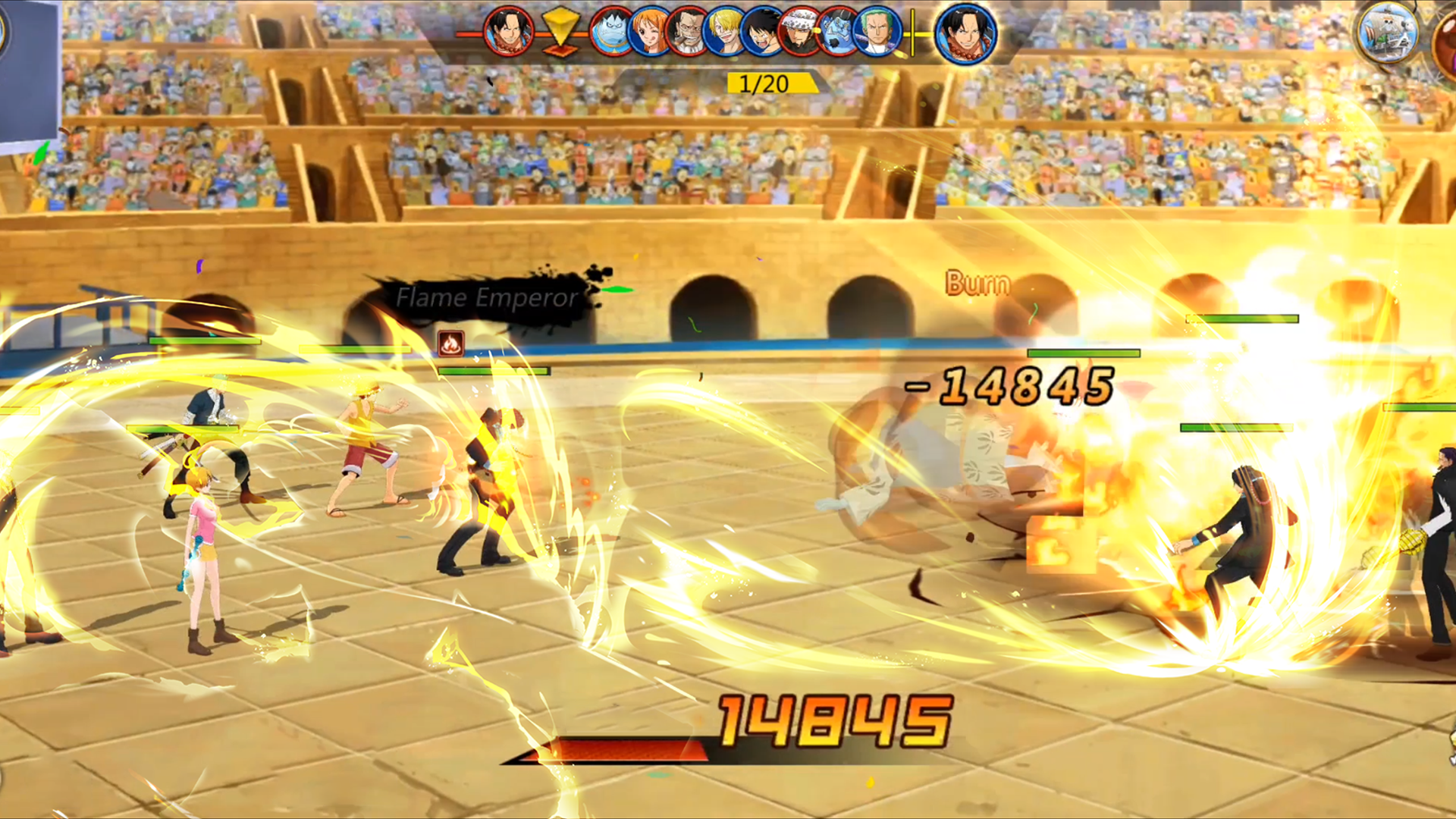Viewport: 1456px width, 819px height.
Task: Select Luffy's portrait in the battle progress bar
Action: click(x=762, y=32)
